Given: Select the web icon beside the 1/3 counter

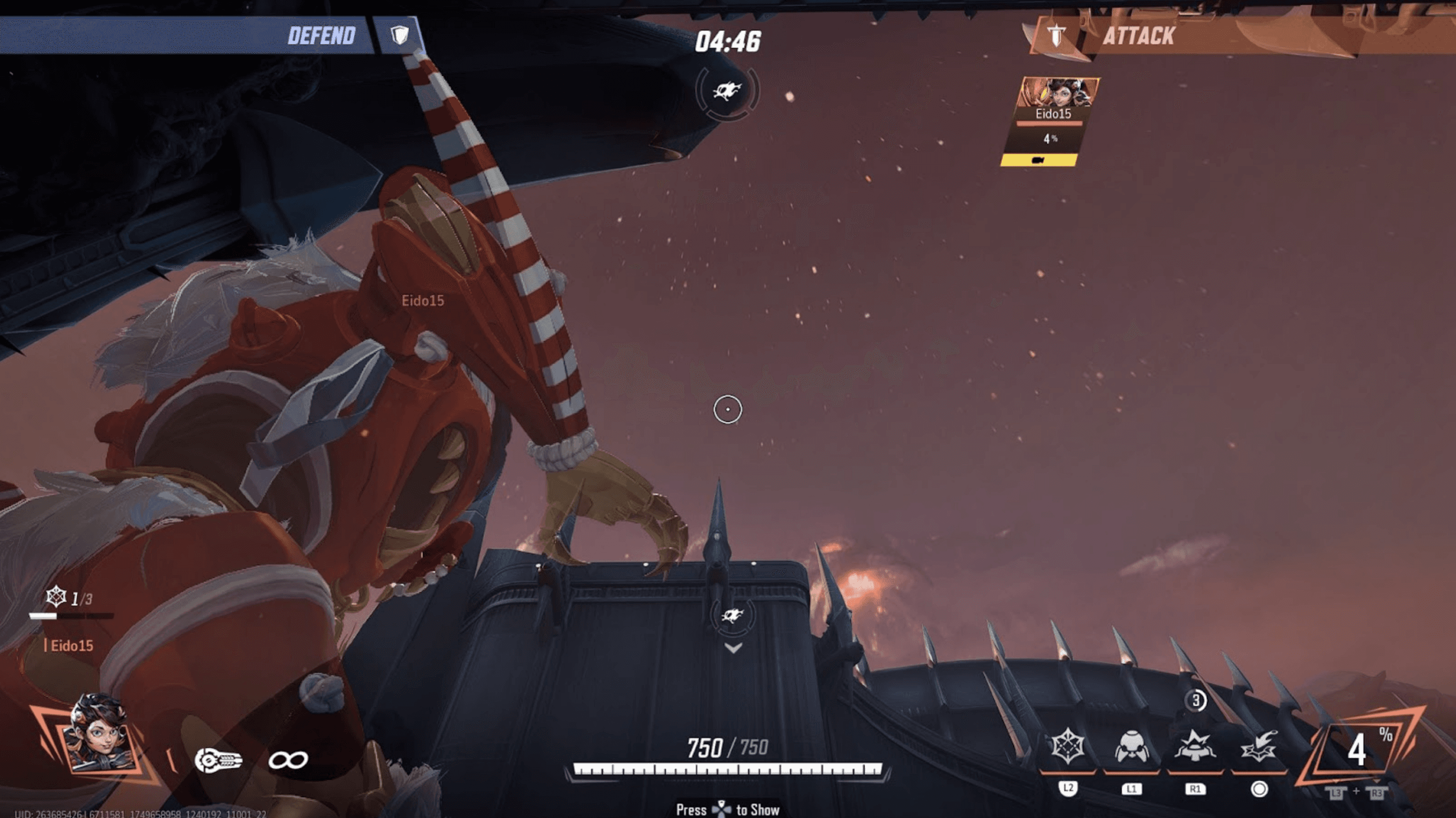Looking at the screenshot, I should [56, 596].
